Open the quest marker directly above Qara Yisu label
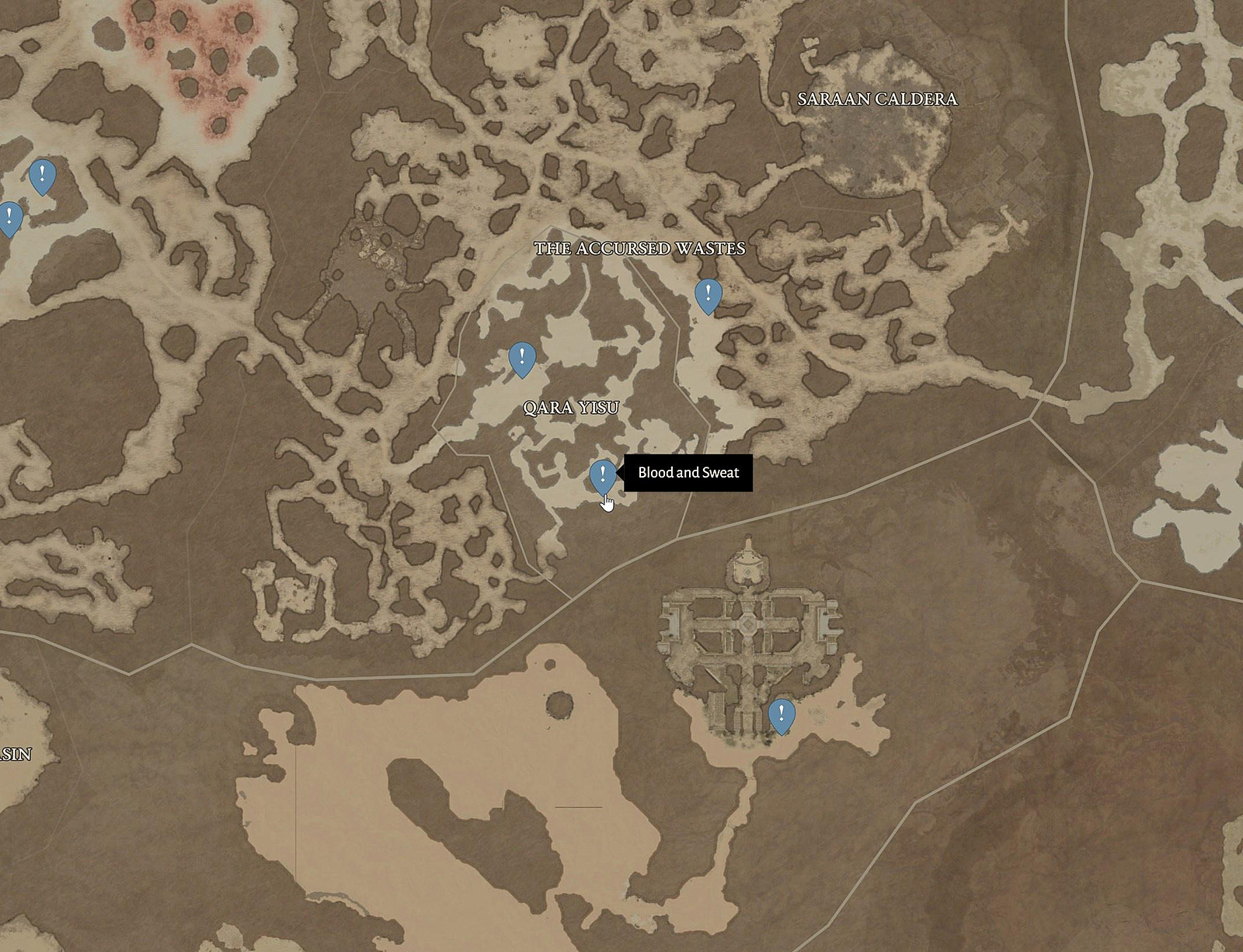Viewport: 1243px width, 952px height. click(x=522, y=358)
